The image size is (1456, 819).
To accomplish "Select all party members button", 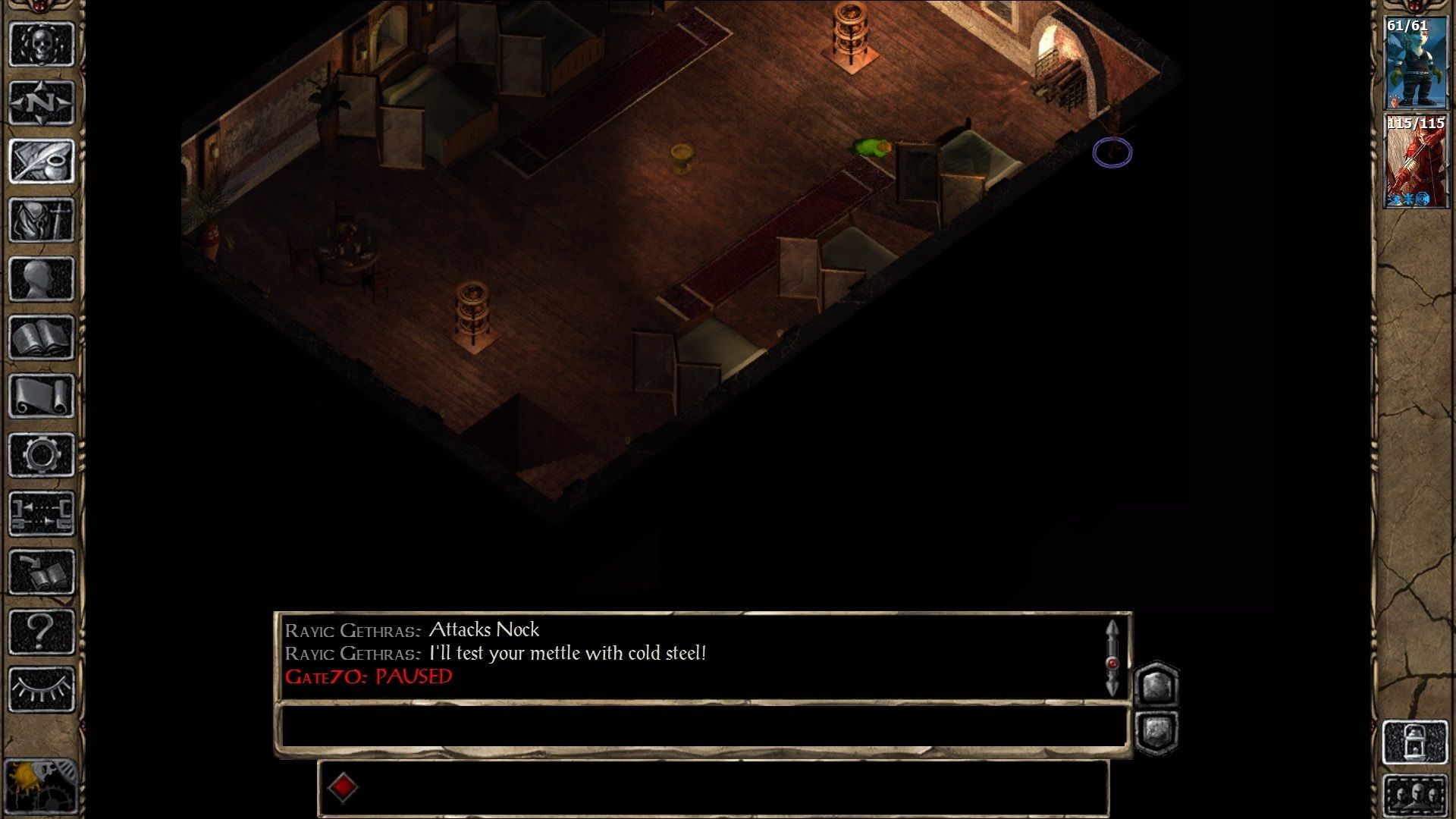I will (x=1415, y=795).
